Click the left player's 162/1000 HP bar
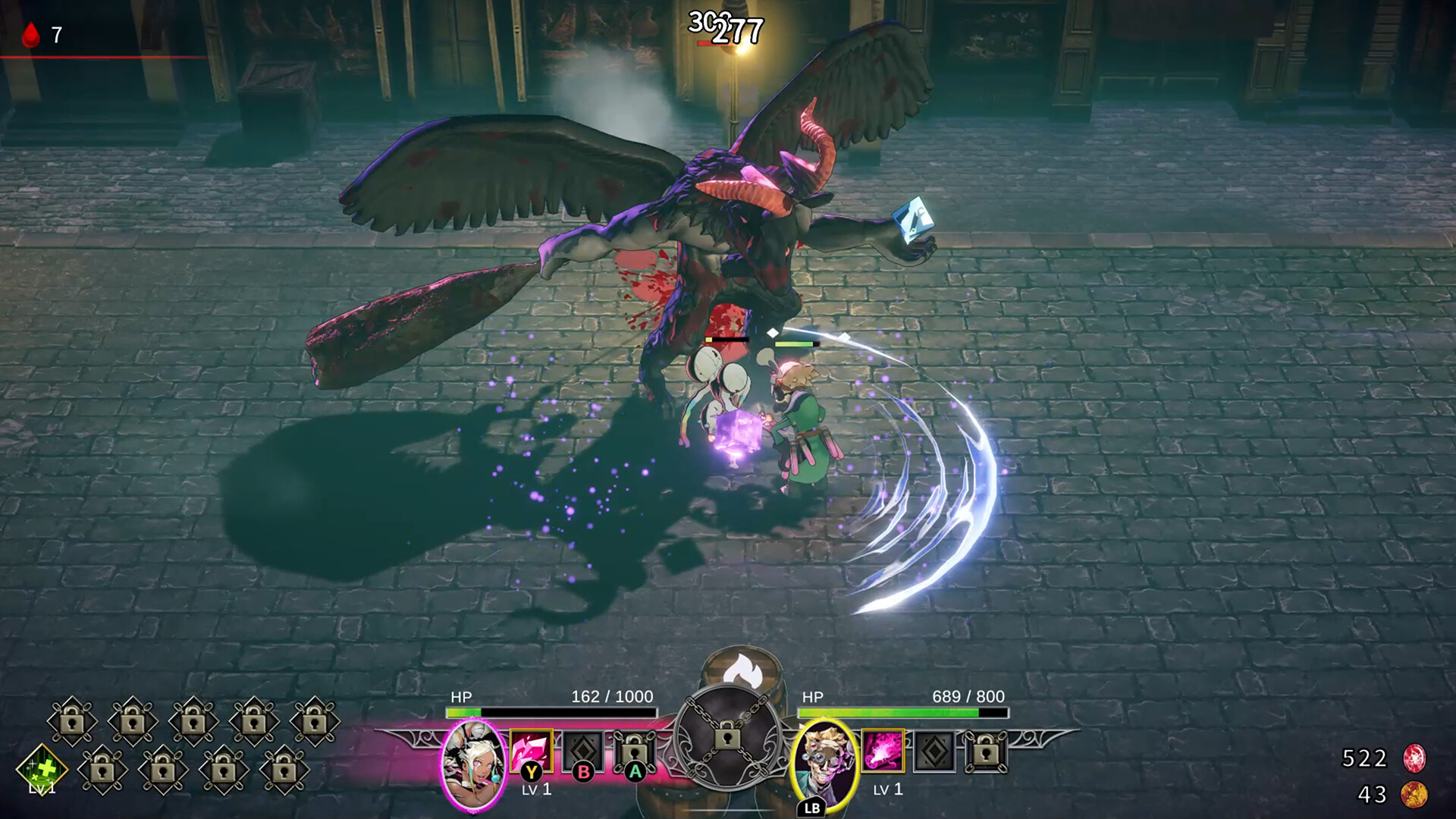 552,714
